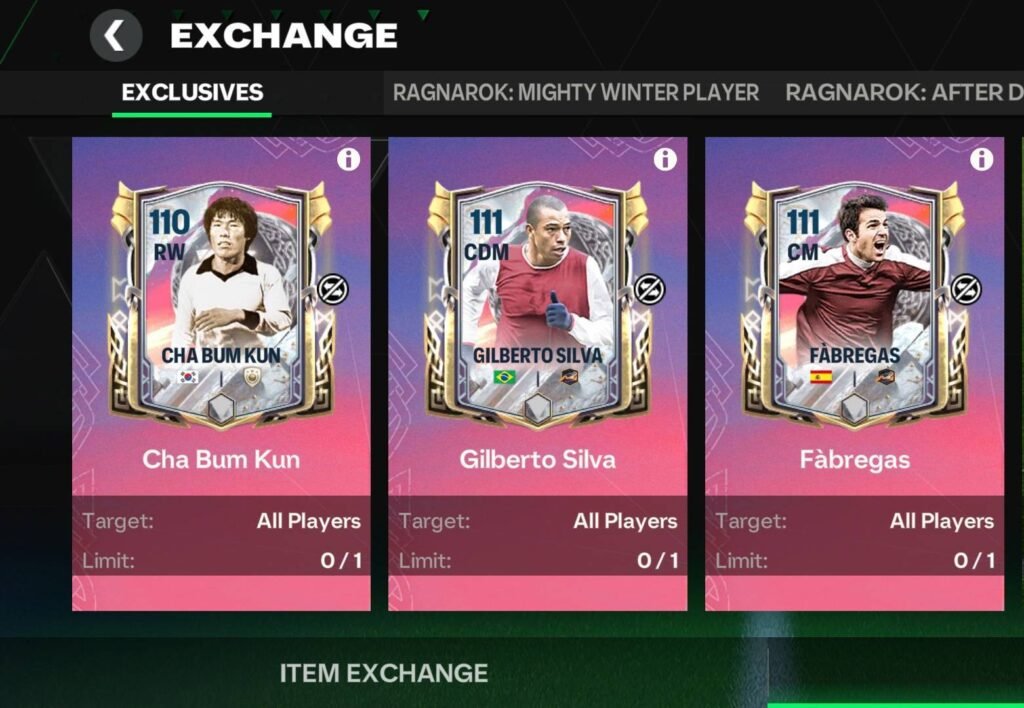View info for Gilberto Silva exchange

665,160
